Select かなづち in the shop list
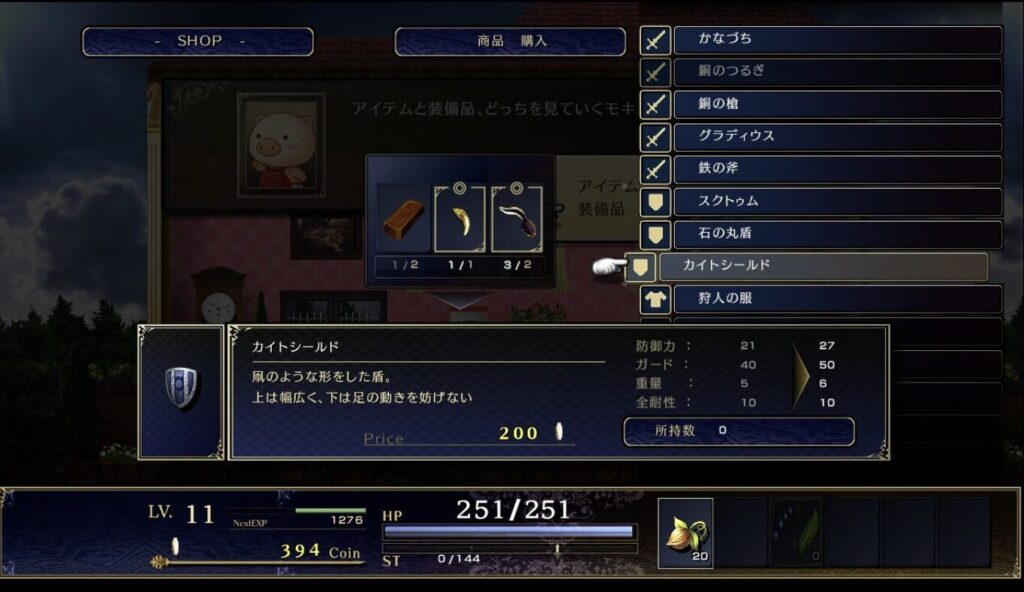The width and height of the screenshot is (1024, 592). pyautogui.click(x=837, y=40)
